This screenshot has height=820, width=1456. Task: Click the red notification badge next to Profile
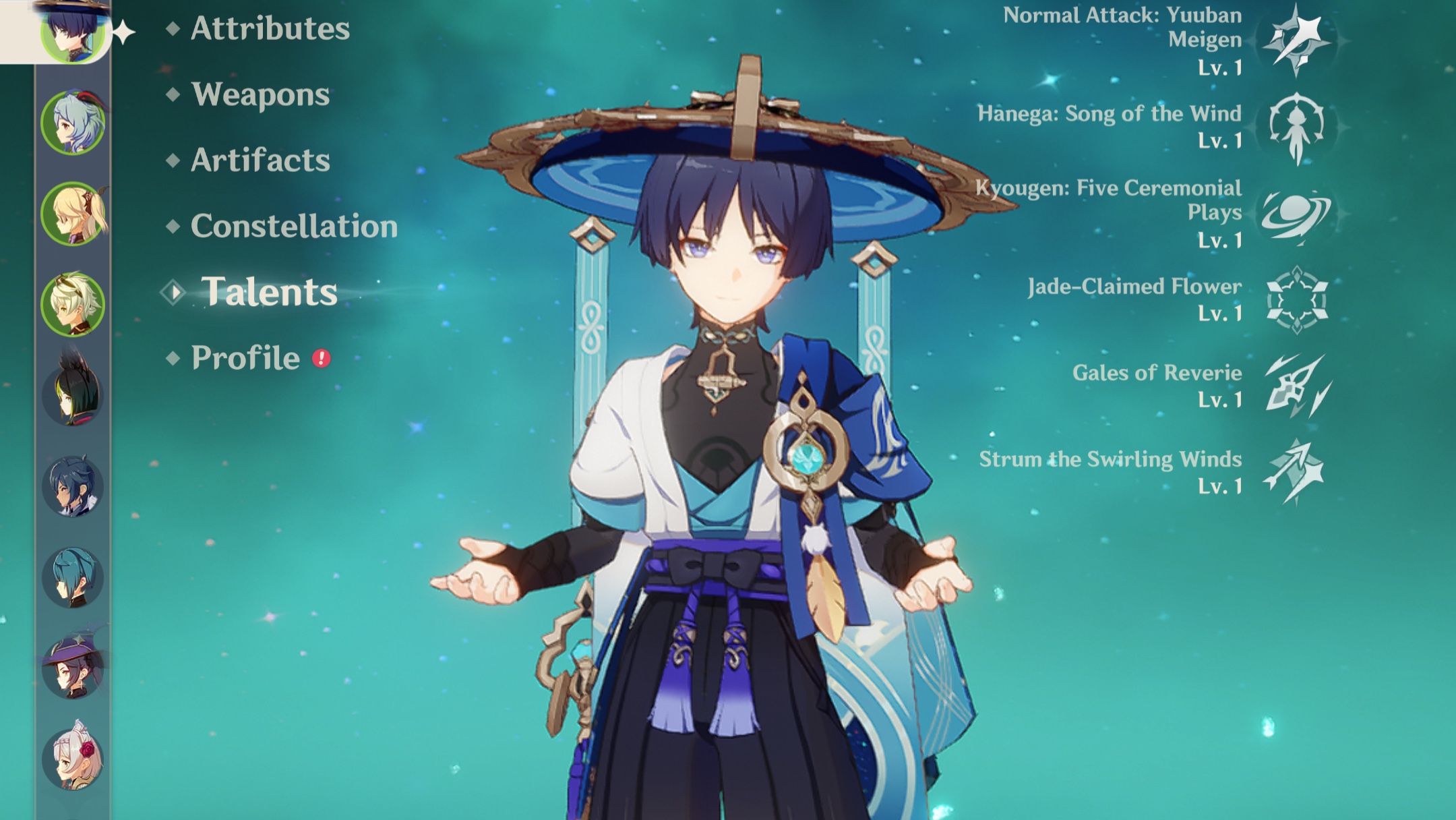tap(322, 360)
